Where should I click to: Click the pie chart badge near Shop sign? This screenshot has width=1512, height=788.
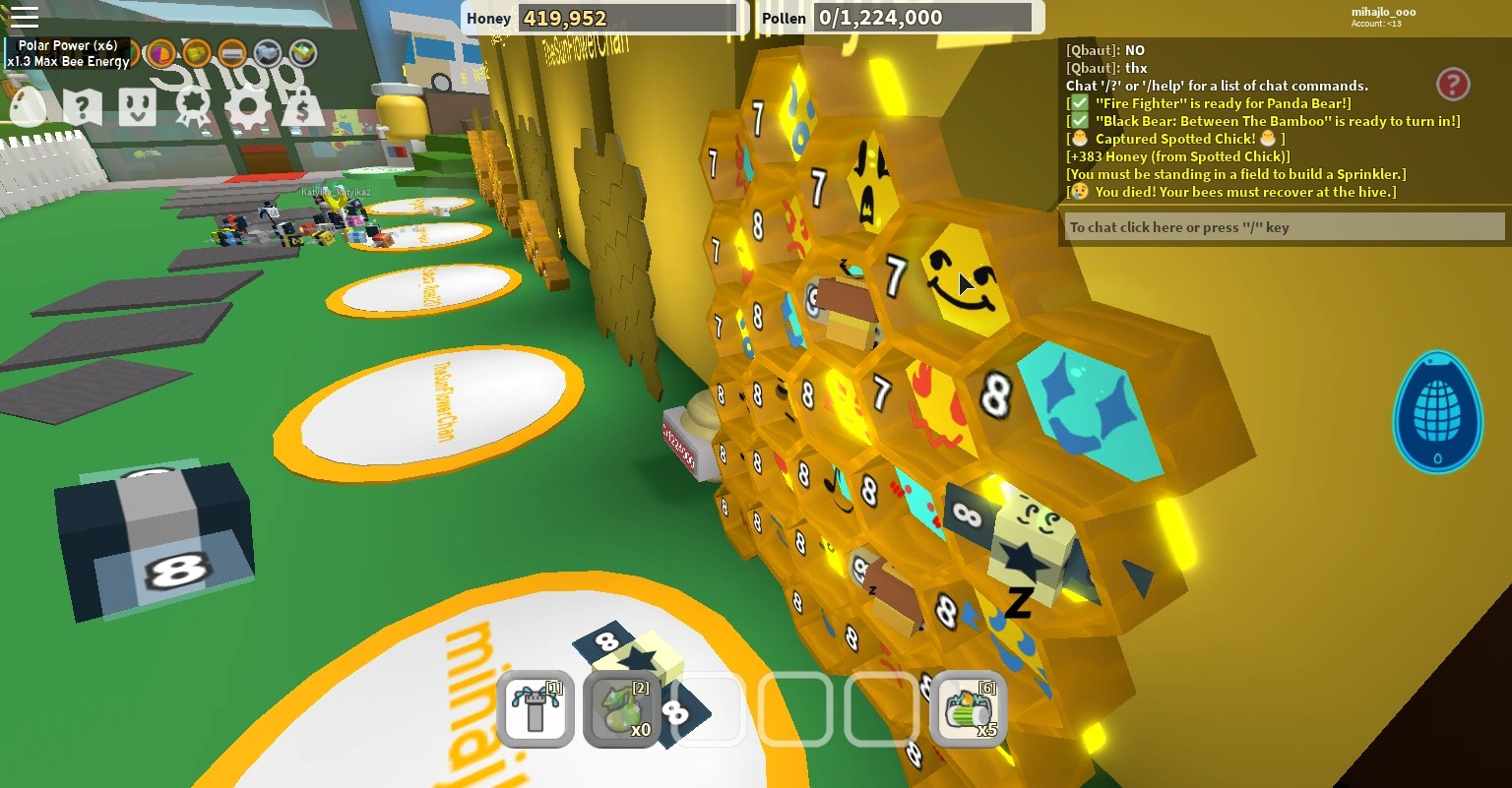coord(162,52)
